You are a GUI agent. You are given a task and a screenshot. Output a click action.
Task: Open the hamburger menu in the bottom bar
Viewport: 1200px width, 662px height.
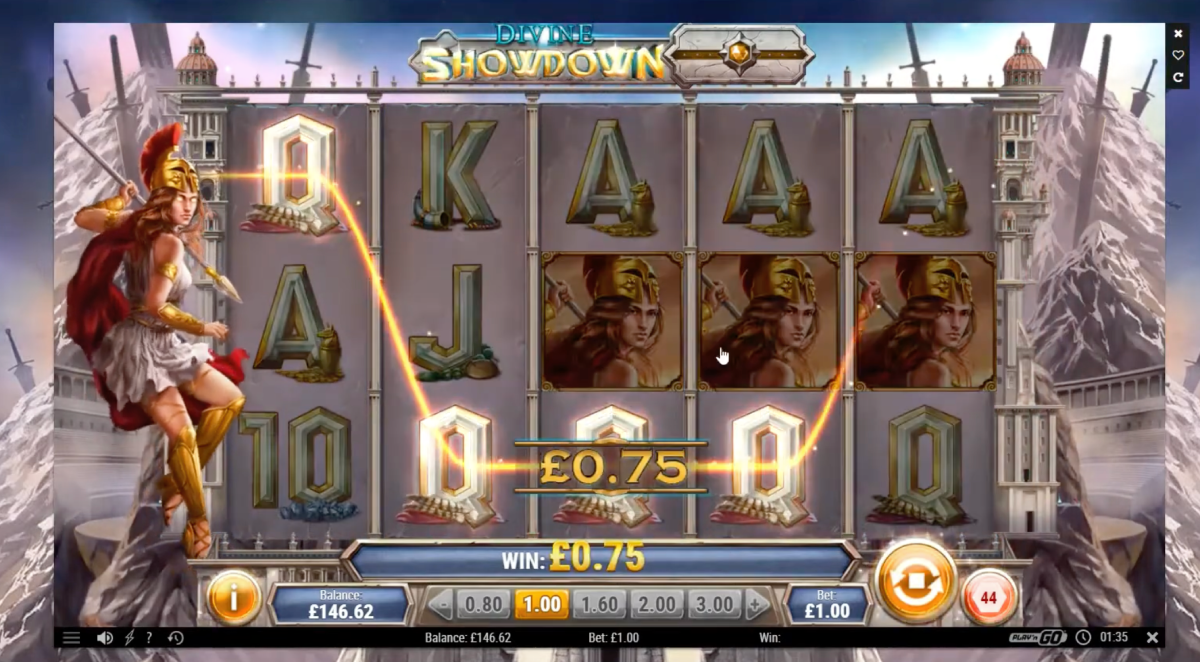72,638
